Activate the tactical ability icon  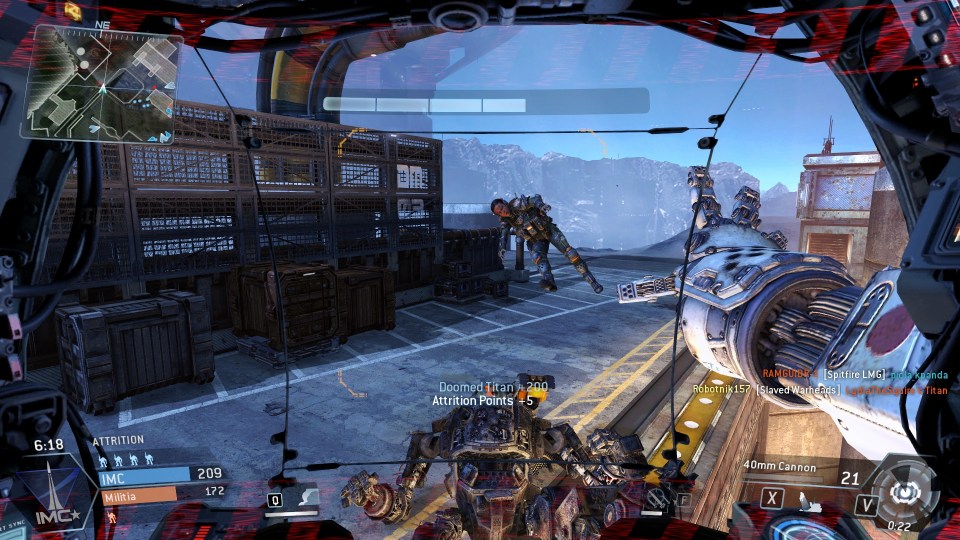click(655, 497)
